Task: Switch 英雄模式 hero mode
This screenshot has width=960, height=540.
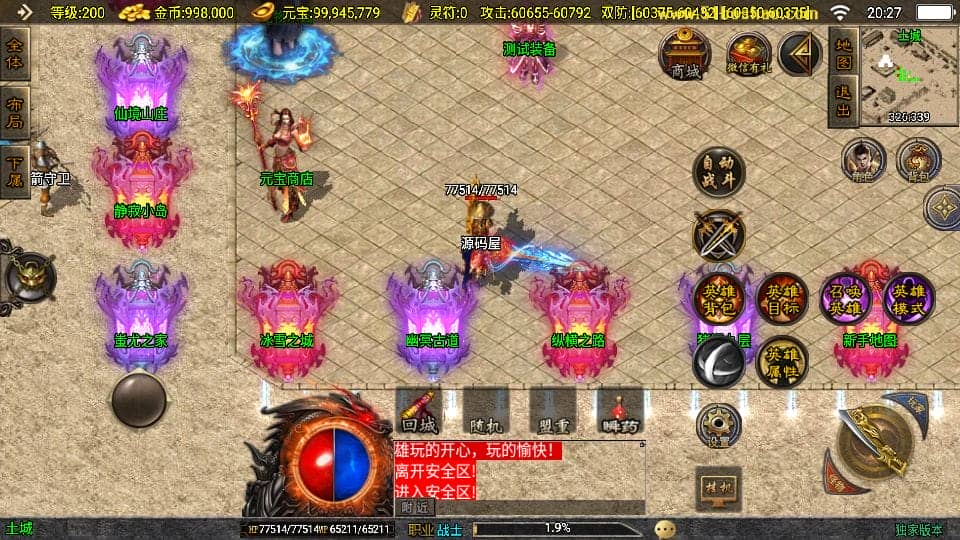Action: tap(908, 298)
